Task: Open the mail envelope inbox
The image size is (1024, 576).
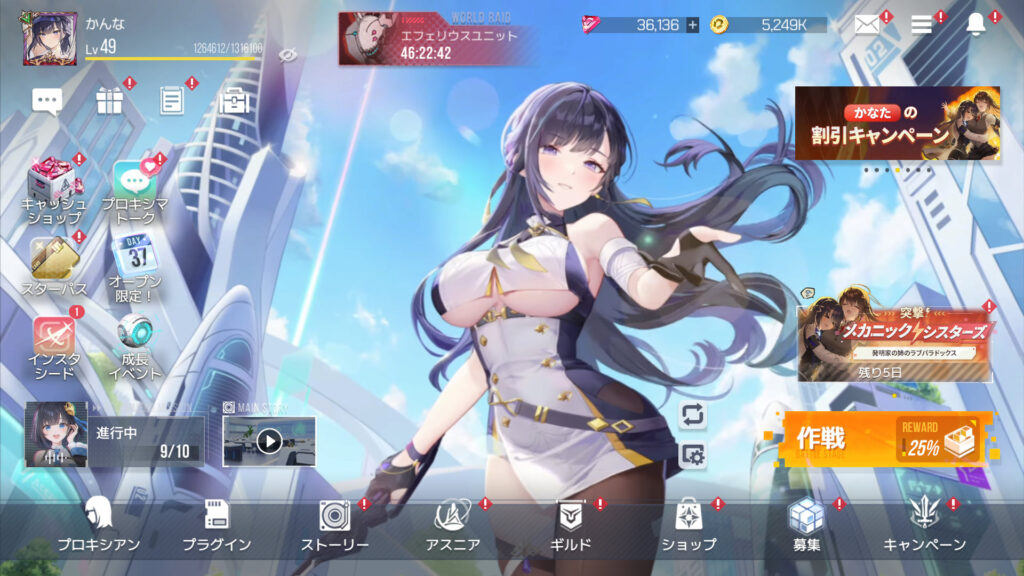Action: [867, 25]
